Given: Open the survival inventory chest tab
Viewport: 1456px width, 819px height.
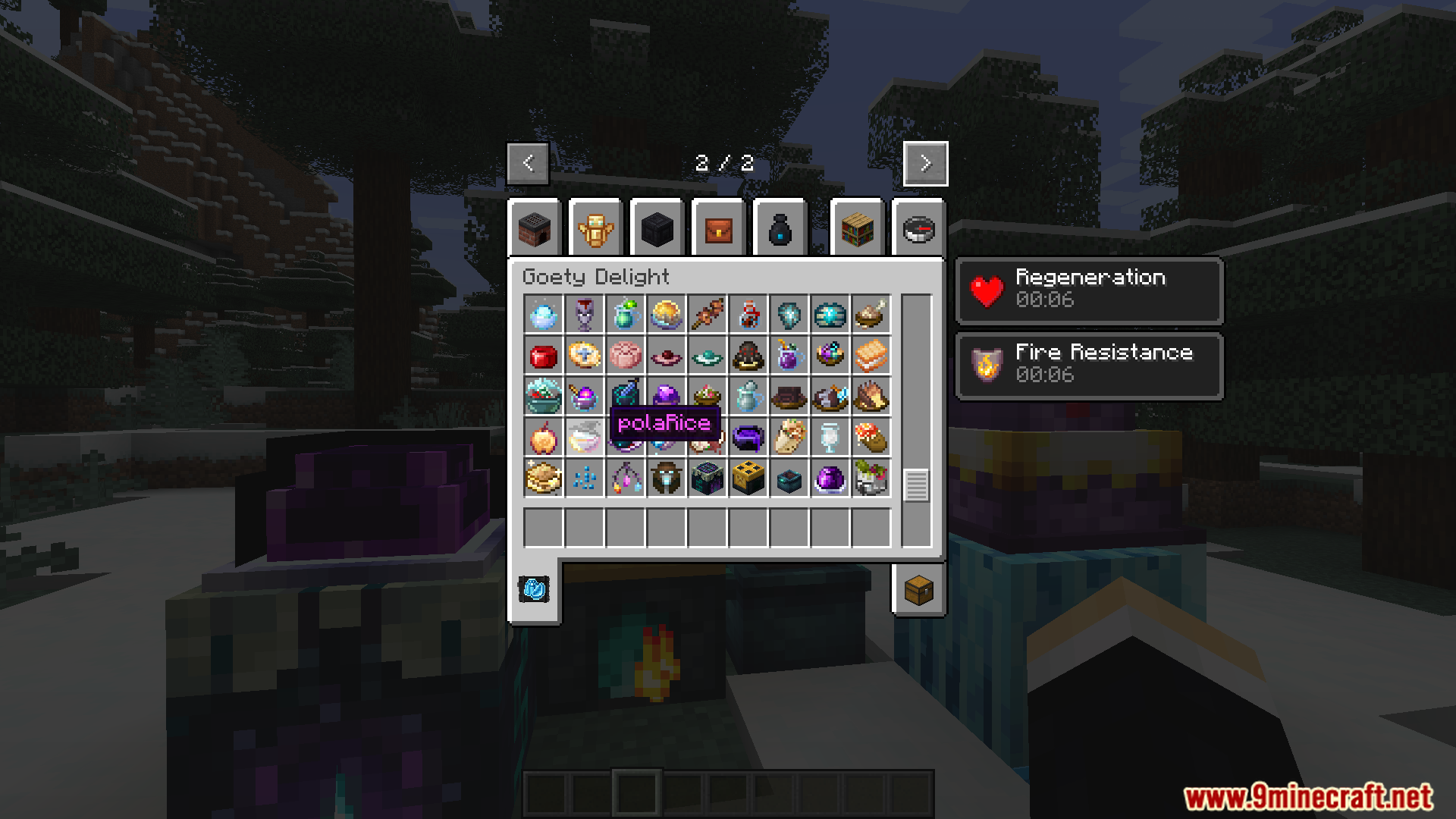Looking at the screenshot, I should (x=918, y=590).
